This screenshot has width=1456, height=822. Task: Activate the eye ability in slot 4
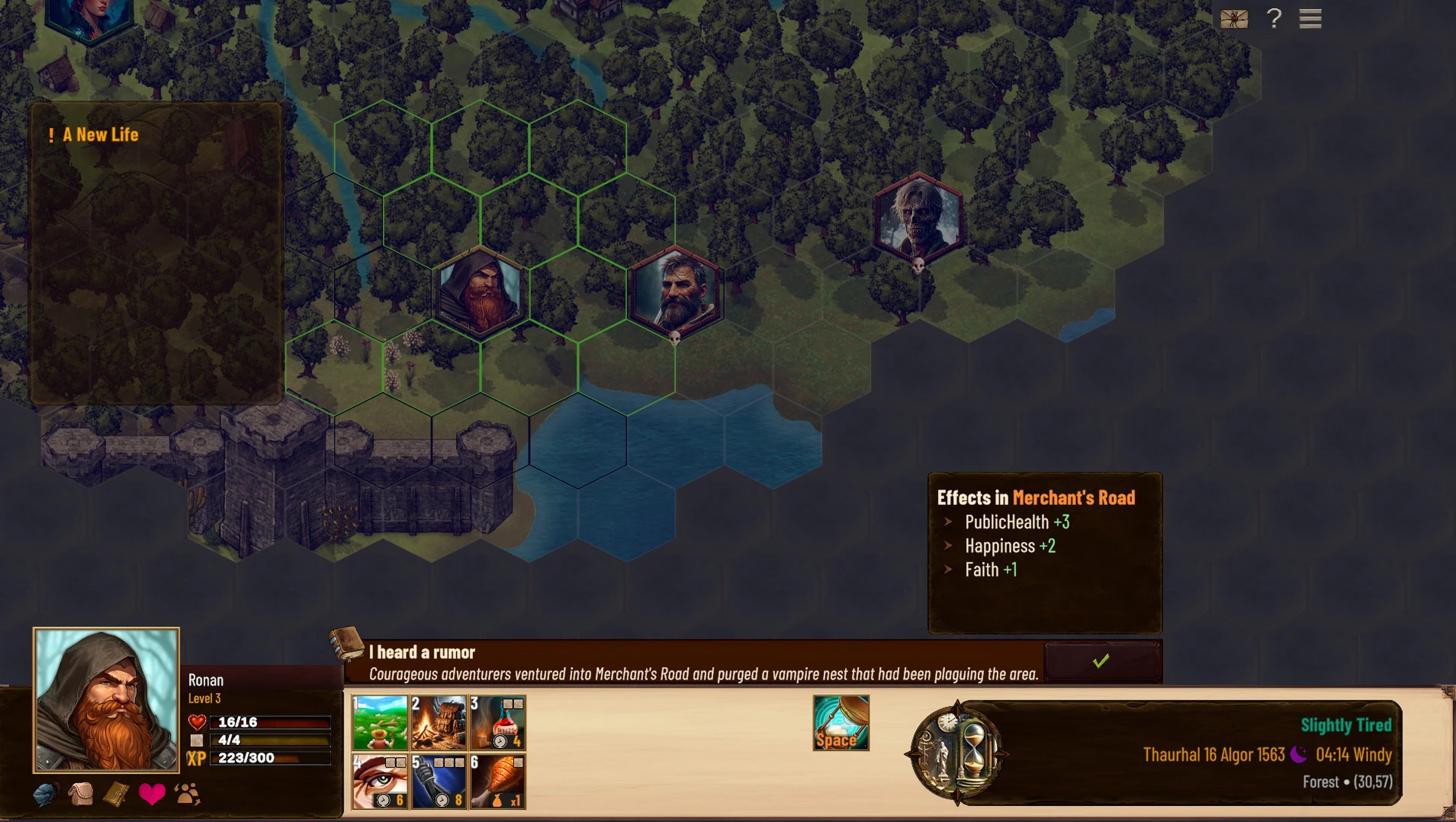[380, 781]
